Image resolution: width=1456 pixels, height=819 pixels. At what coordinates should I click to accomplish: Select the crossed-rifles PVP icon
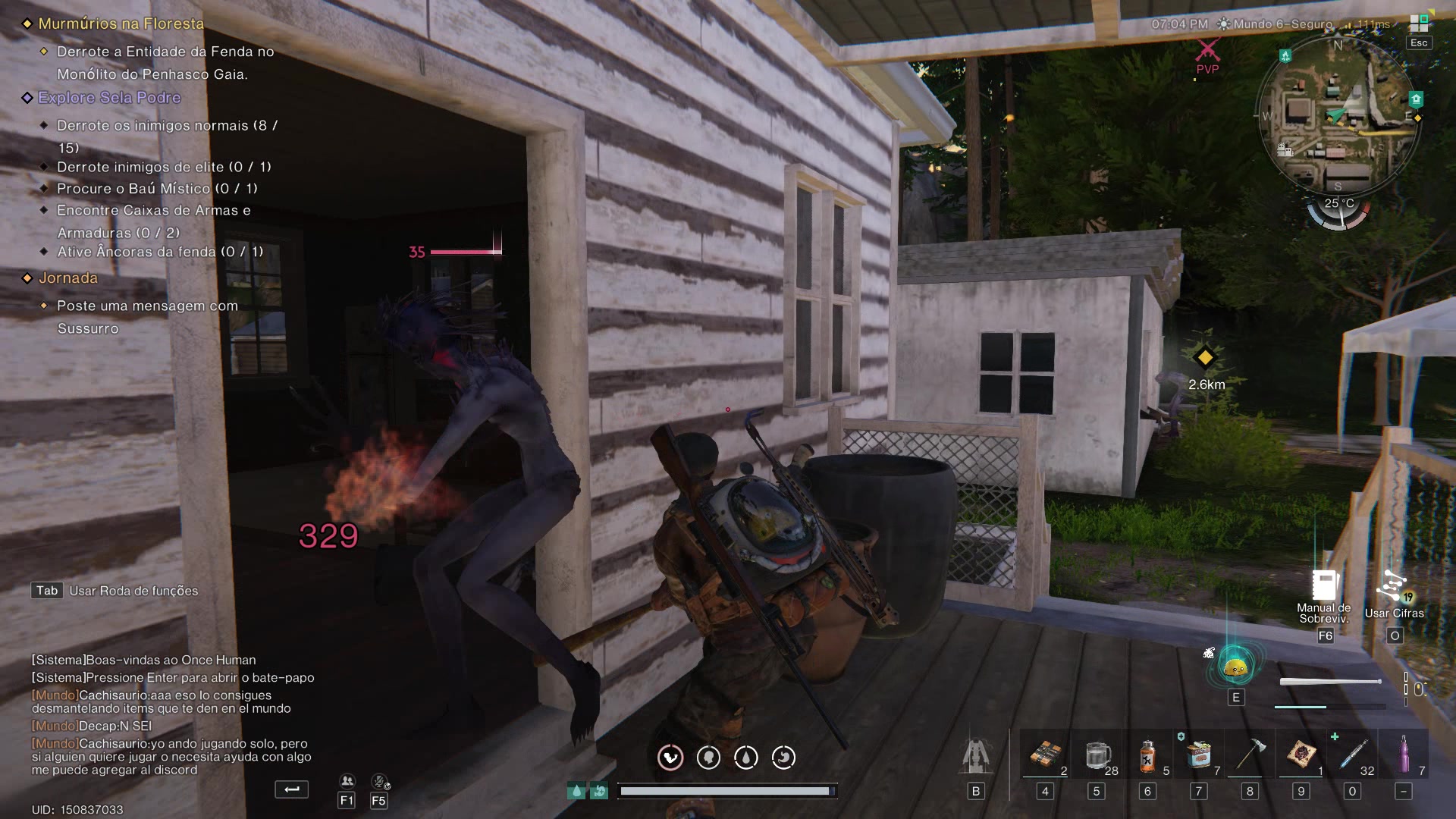[x=1207, y=52]
